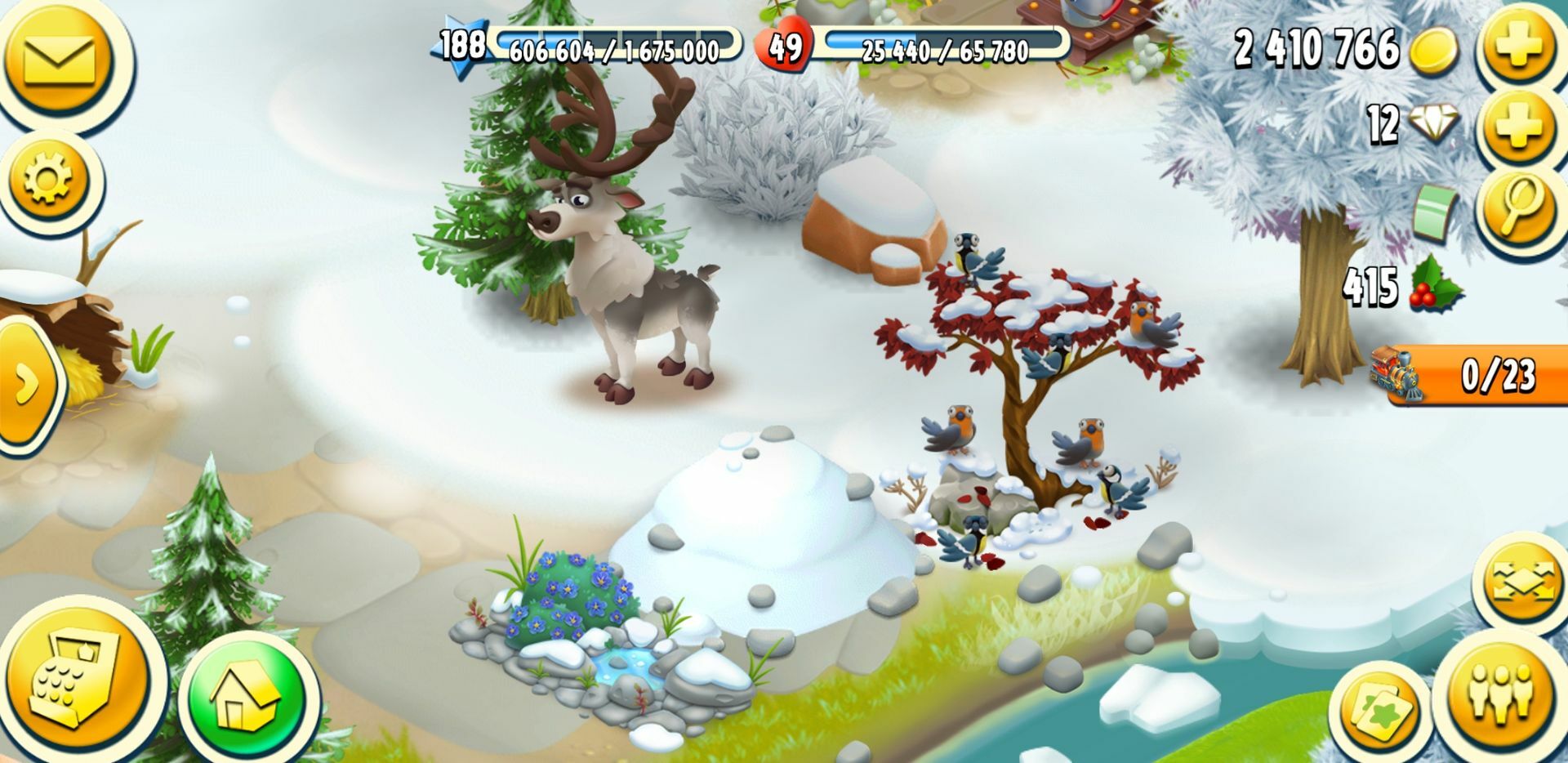
Task: Open the gear settings menu
Action: (x=49, y=178)
